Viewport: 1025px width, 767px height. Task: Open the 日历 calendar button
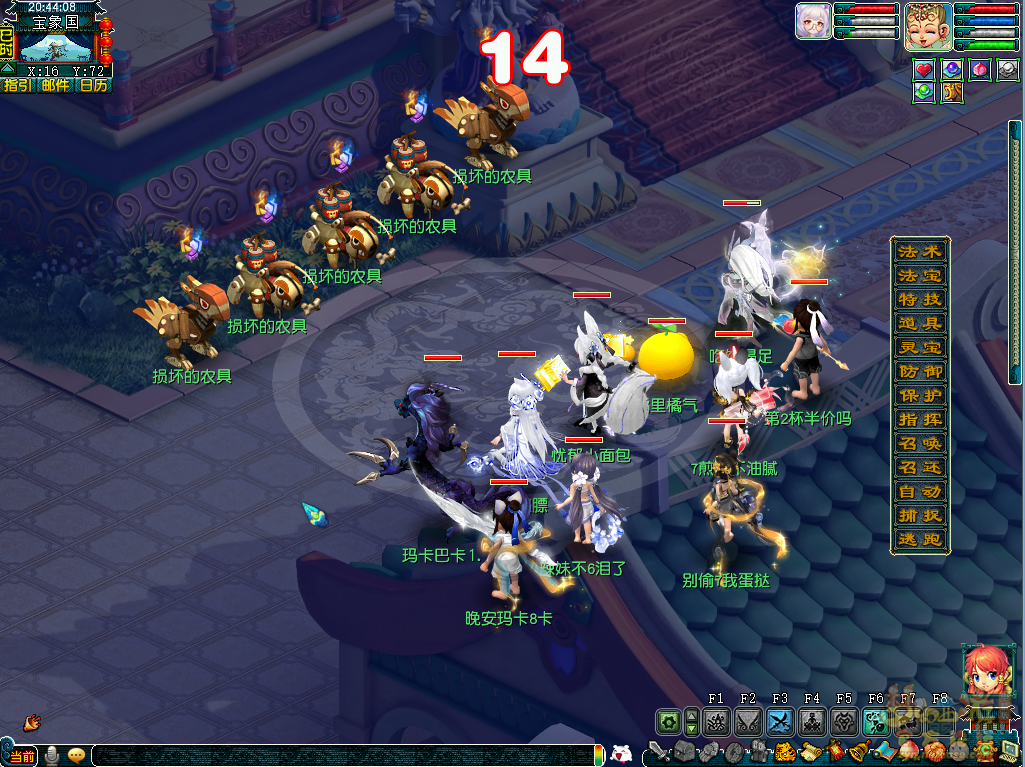click(93, 86)
